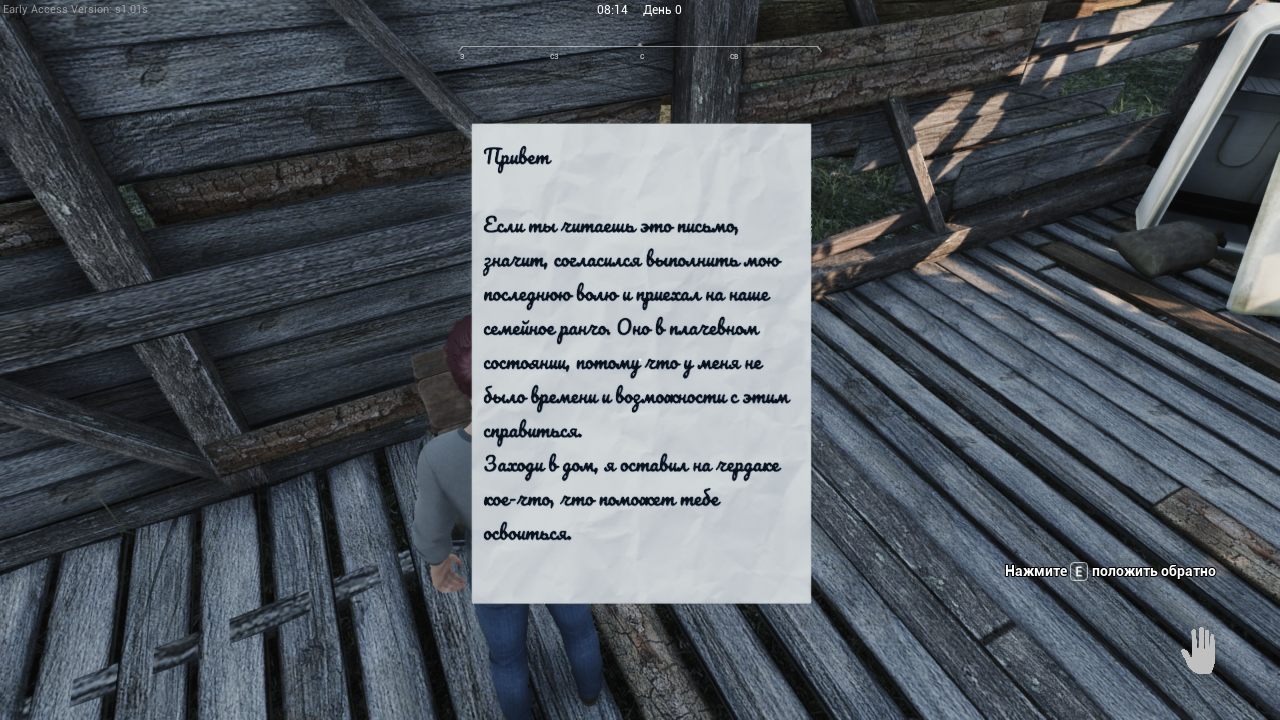Click the compass needle pointer above 'С'

click(641, 44)
